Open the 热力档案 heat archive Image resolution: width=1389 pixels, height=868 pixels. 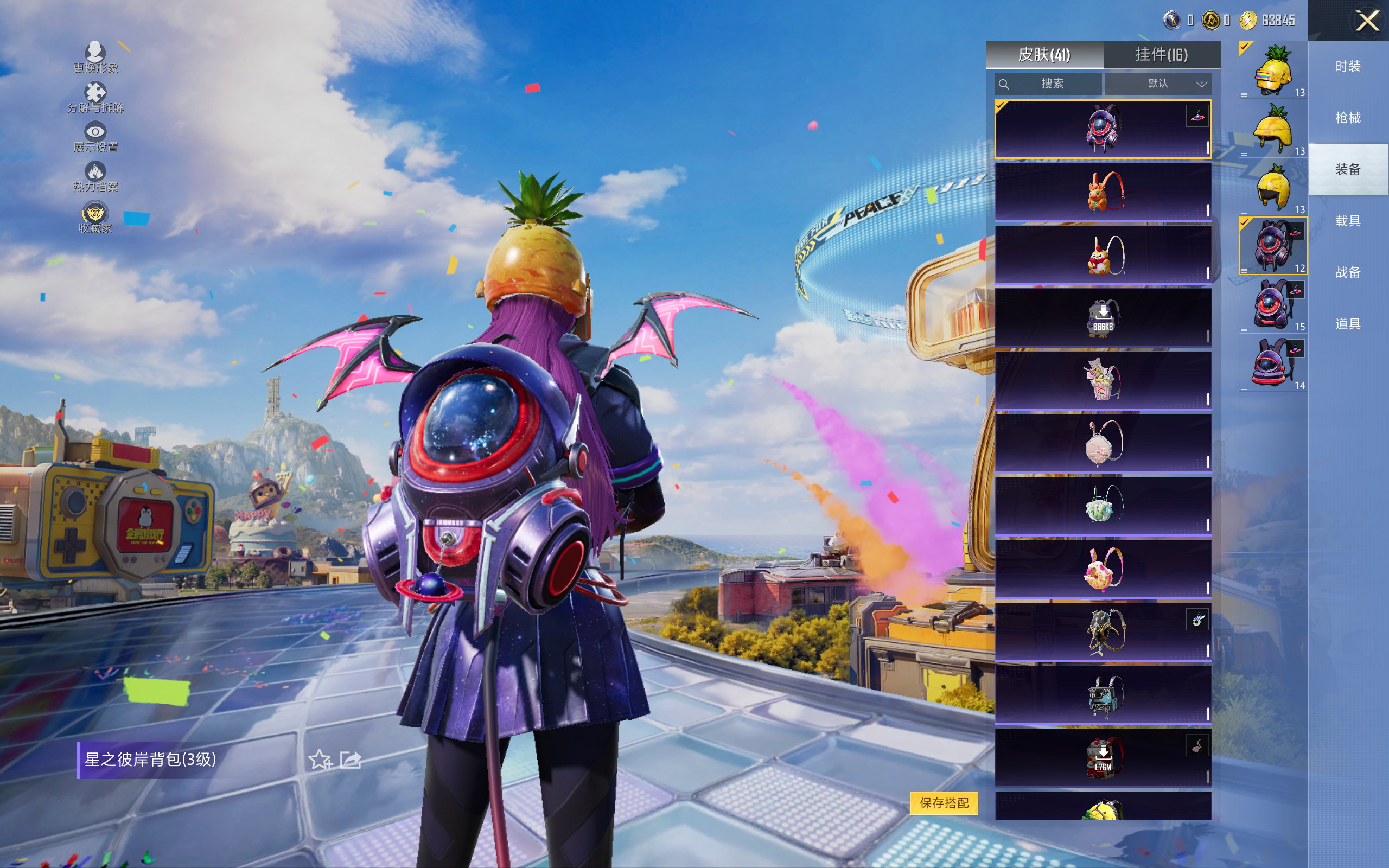coord(95,177)
